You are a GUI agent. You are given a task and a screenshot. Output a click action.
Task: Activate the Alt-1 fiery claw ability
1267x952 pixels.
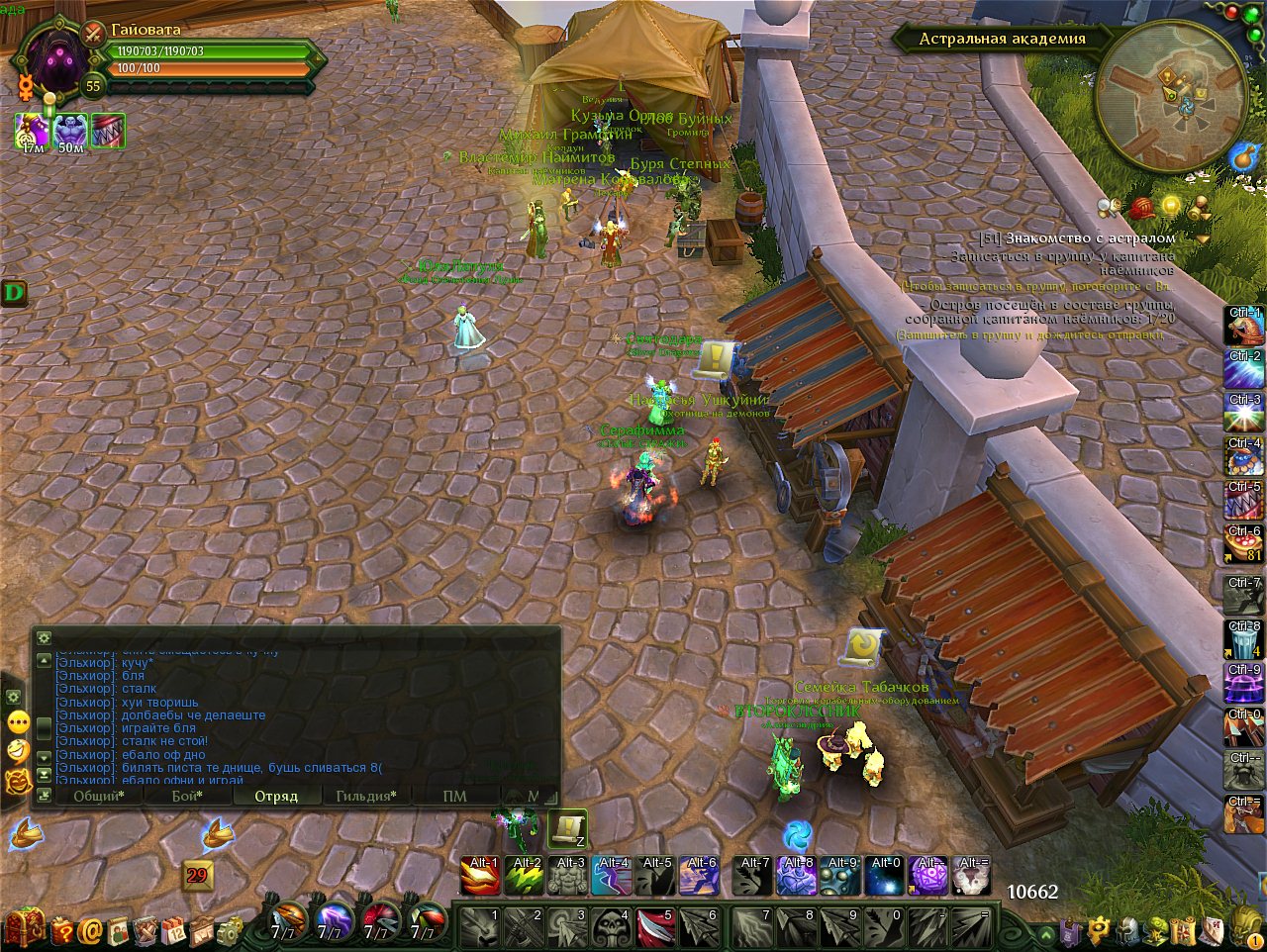pyautogui.click(x=480, y=876)
